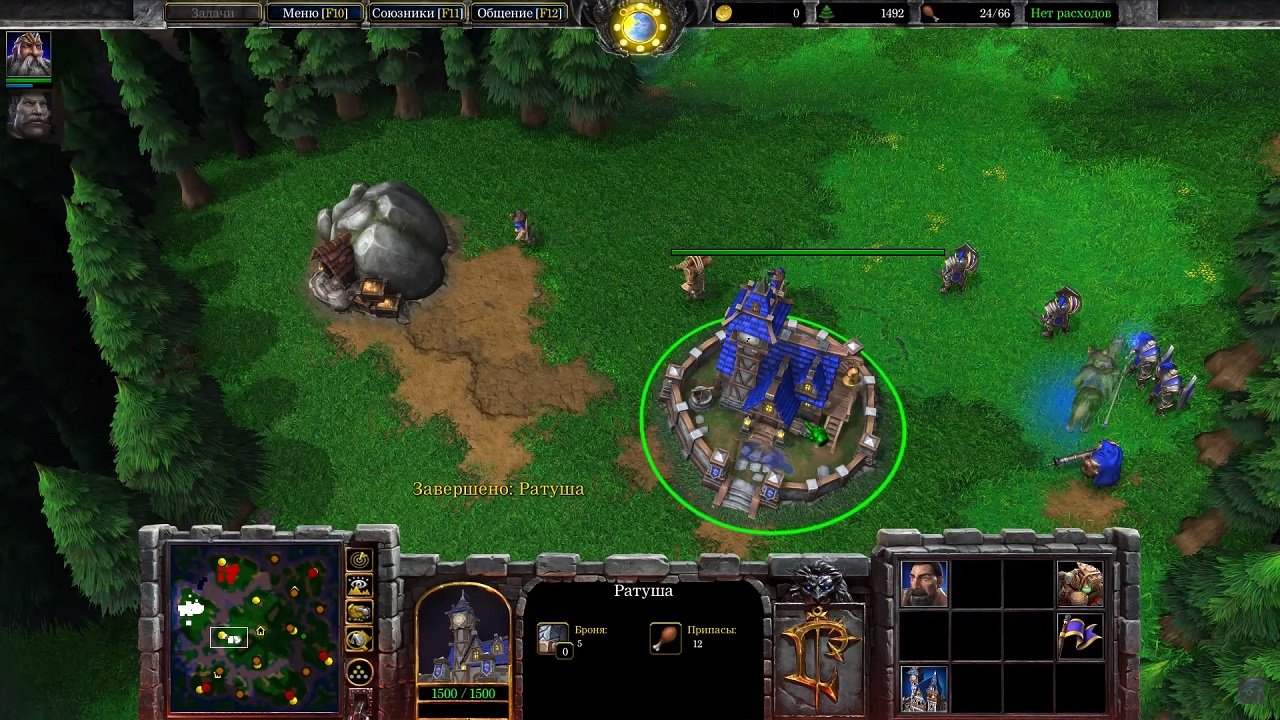Open the Общение [F12] chat menu
1280x720 pixels.
(x=519, y=13)
